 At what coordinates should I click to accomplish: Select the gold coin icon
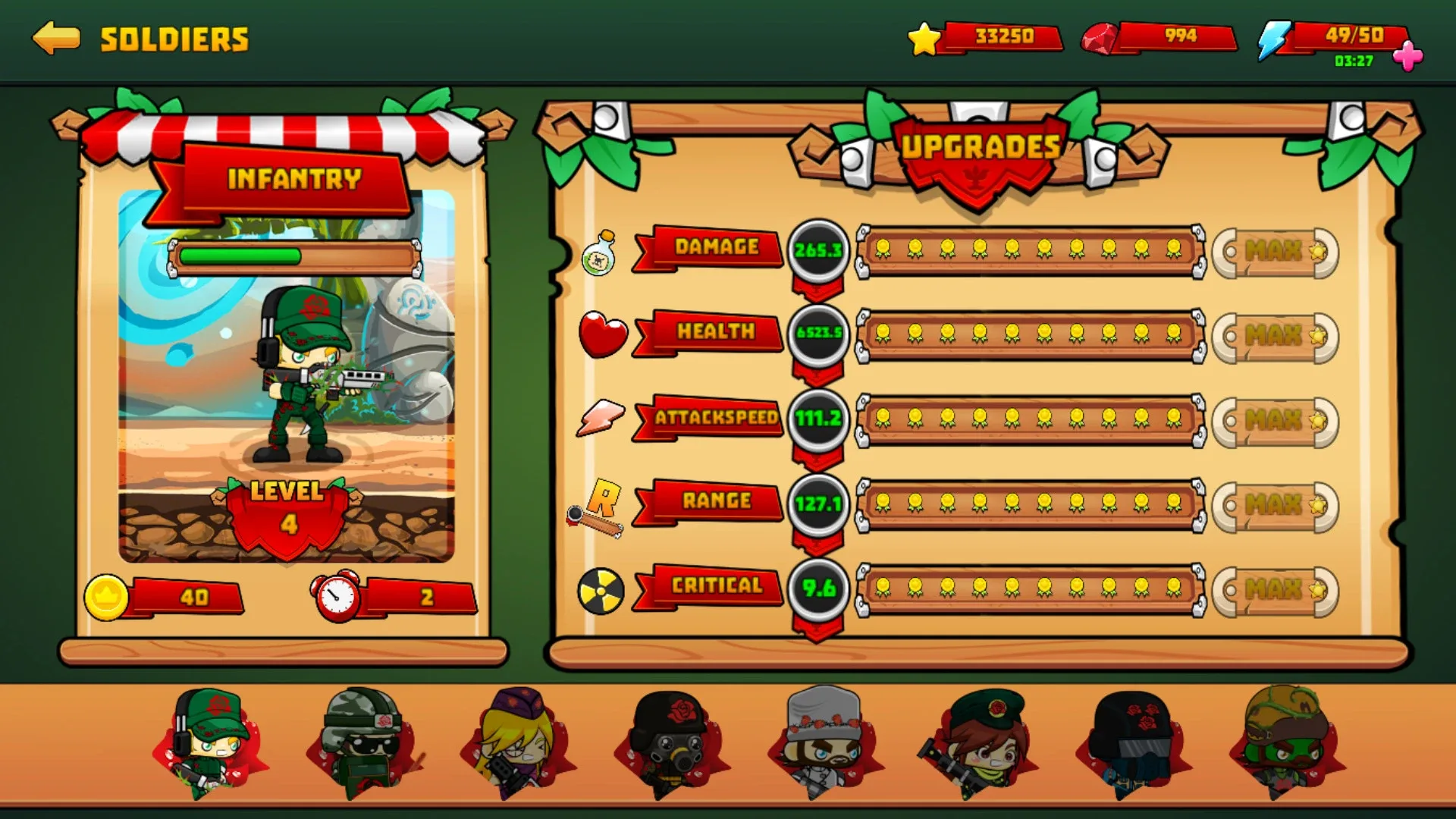tap(106, 595)
